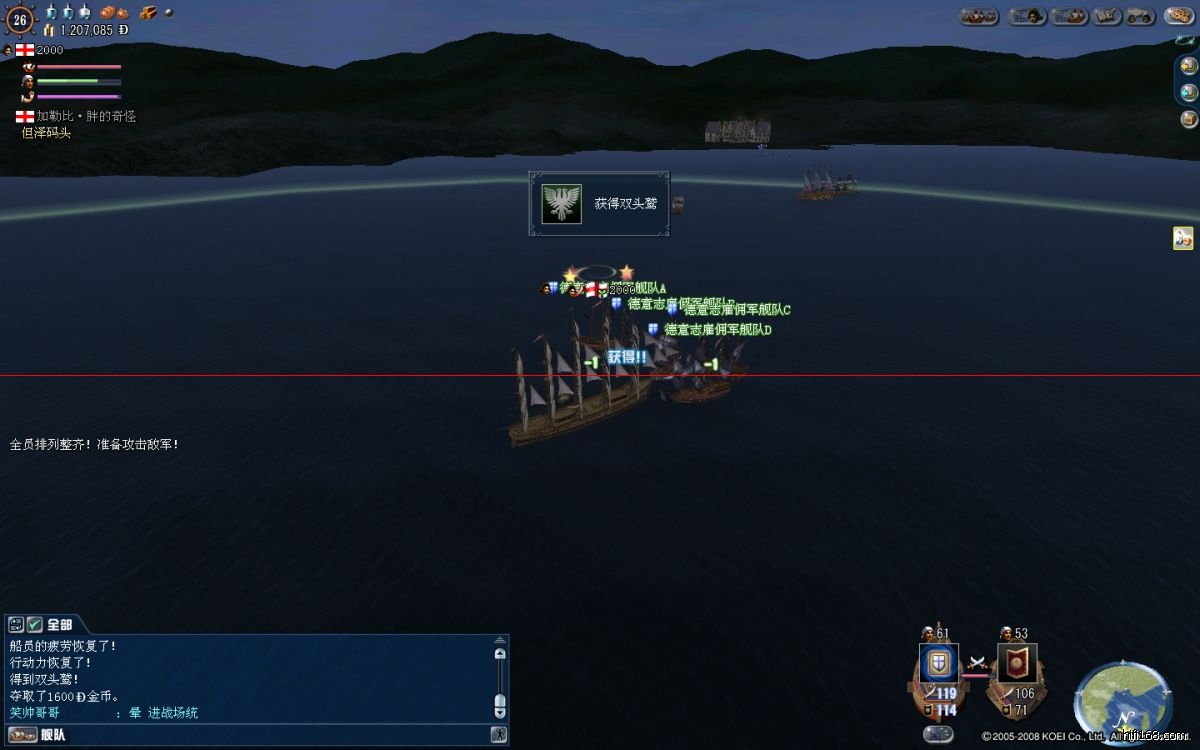Select the blue cross shield battle card
The height and width of the screenshot is (750, 1200).
939,663
